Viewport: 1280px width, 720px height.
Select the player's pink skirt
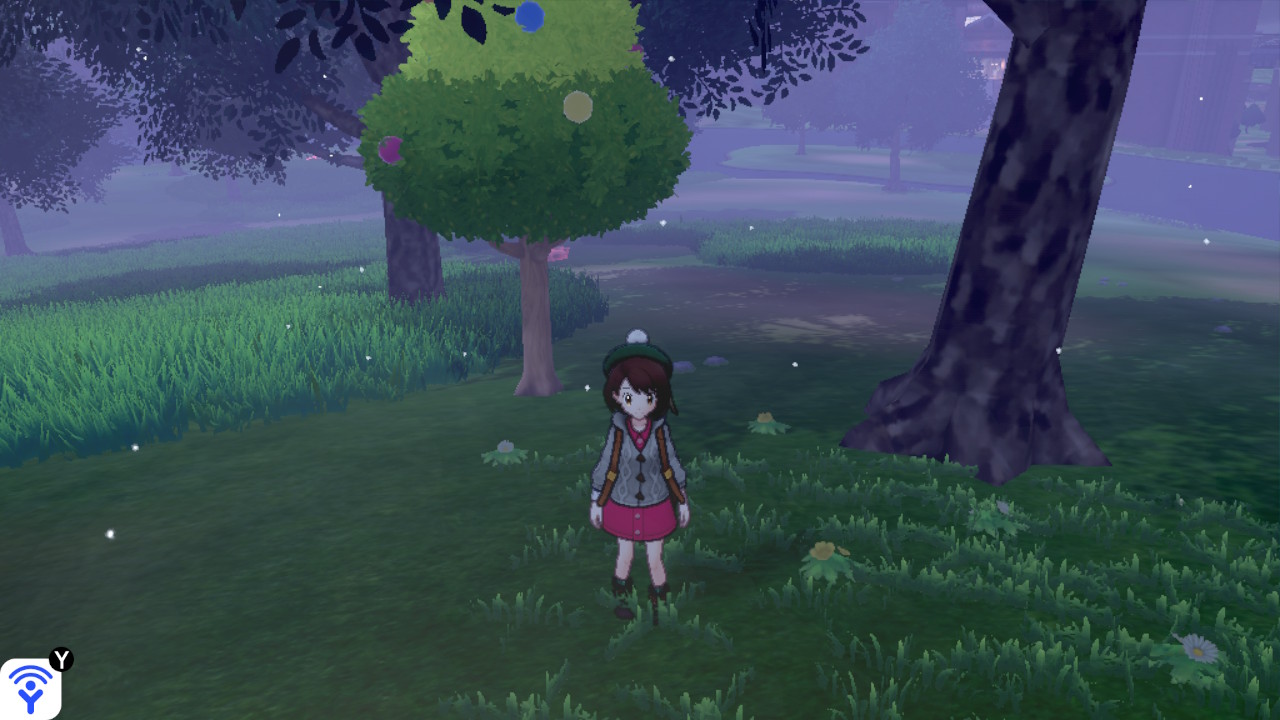pyautogui.click(x=638, y=519)
